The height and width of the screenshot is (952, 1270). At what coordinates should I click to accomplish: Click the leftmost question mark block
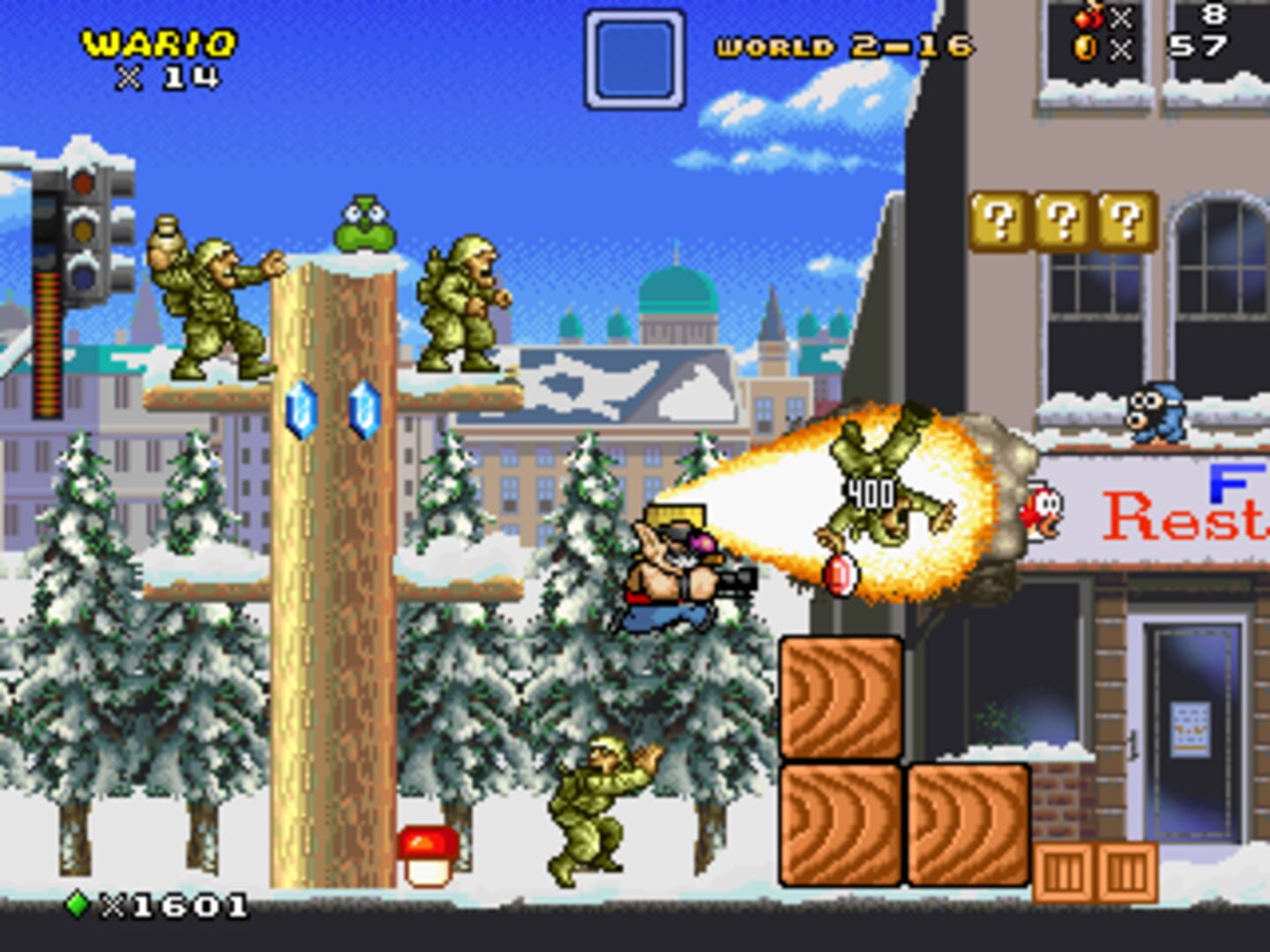997,220
